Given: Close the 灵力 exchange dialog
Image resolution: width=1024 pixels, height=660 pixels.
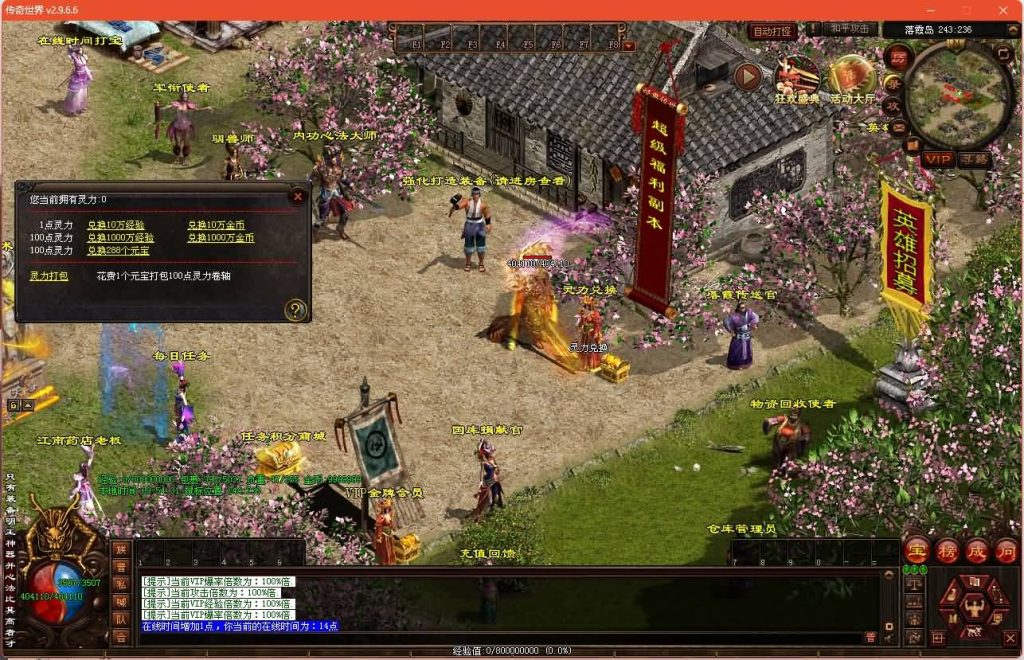Looking at the screenshot, I should click(297, 197).
